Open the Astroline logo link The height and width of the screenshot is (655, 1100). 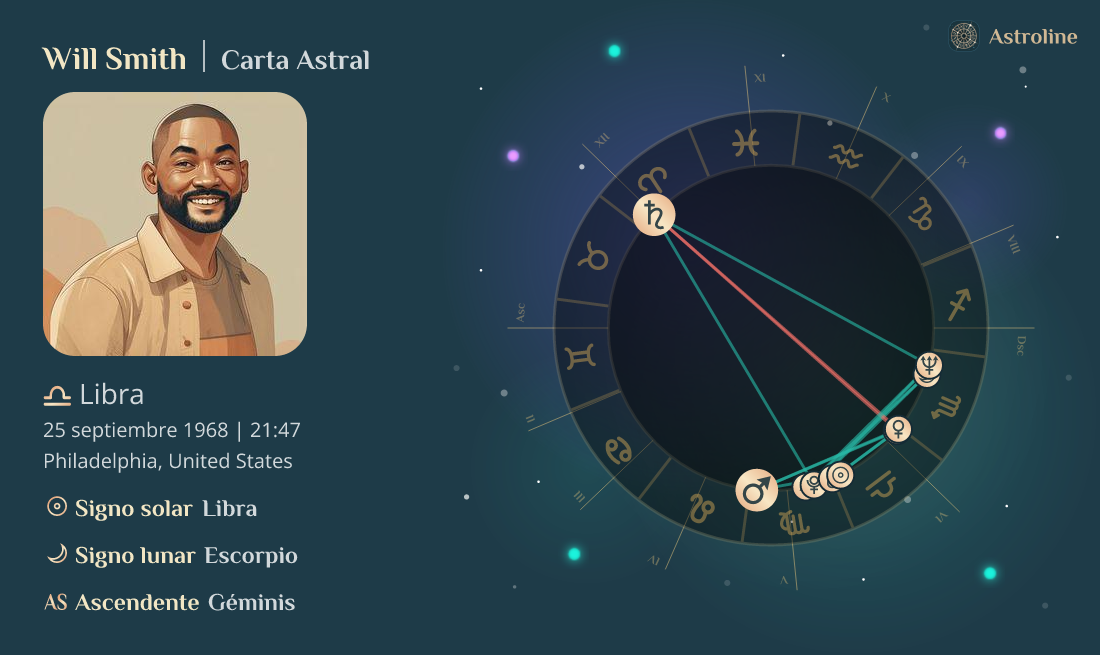pos(1014,37)
